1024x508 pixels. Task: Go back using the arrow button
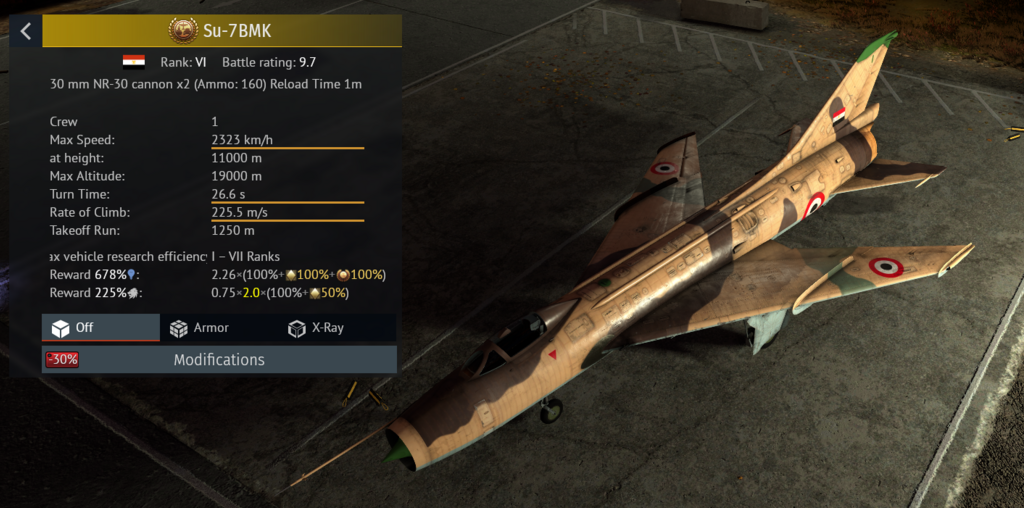point(26,31)
